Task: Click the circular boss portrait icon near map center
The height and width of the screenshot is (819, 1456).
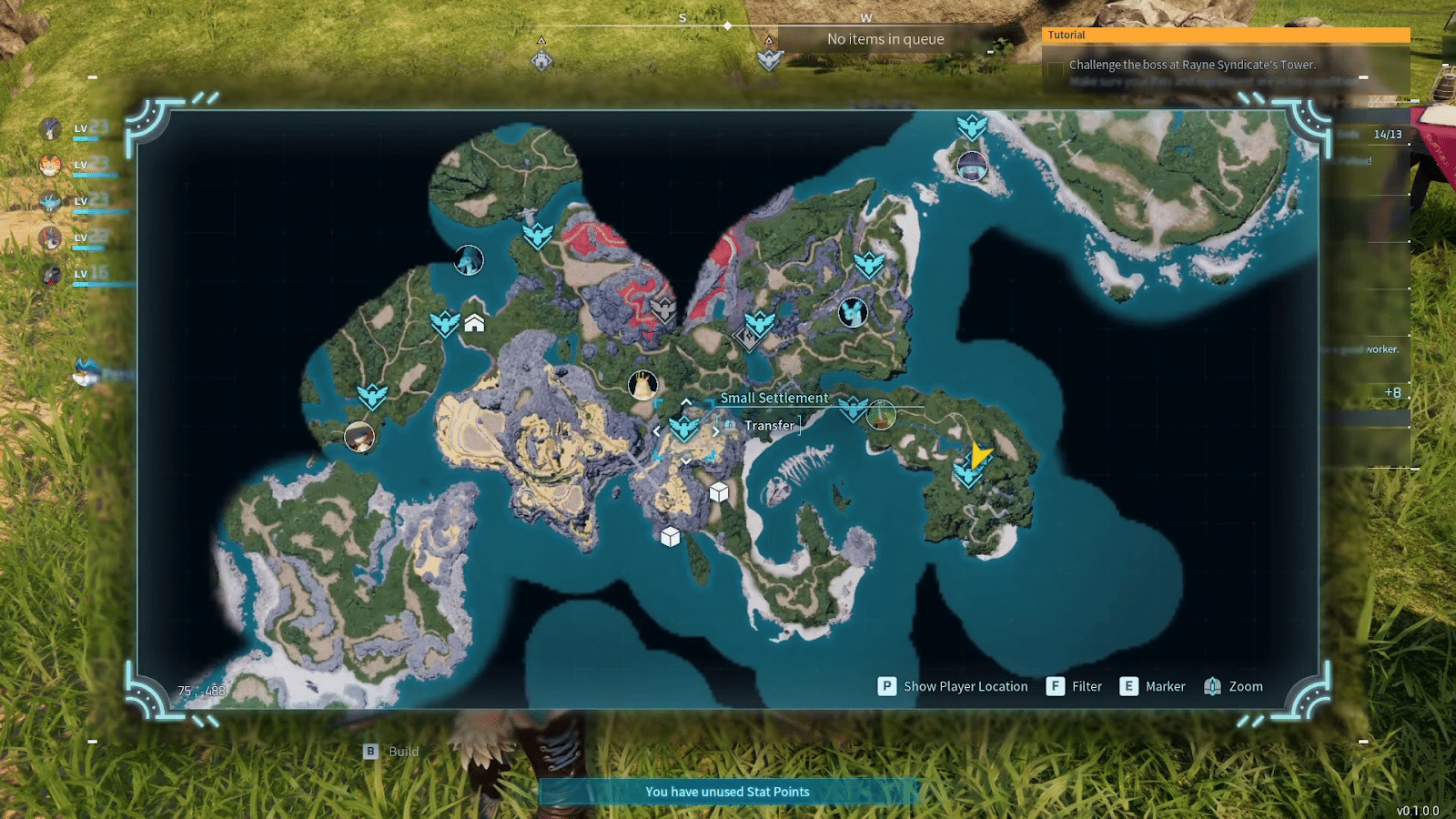Action: click(641, 383)
